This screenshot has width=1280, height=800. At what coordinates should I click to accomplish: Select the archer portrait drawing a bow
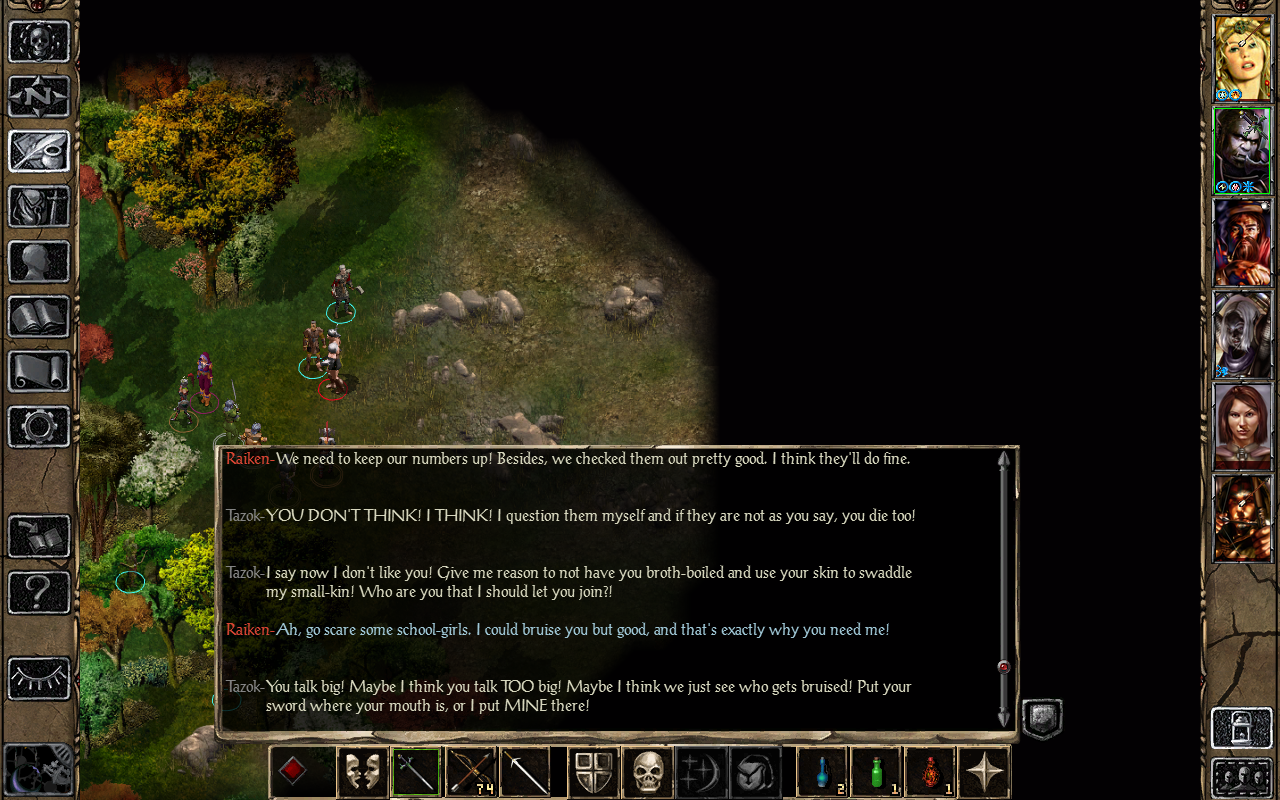point(1242,518)
